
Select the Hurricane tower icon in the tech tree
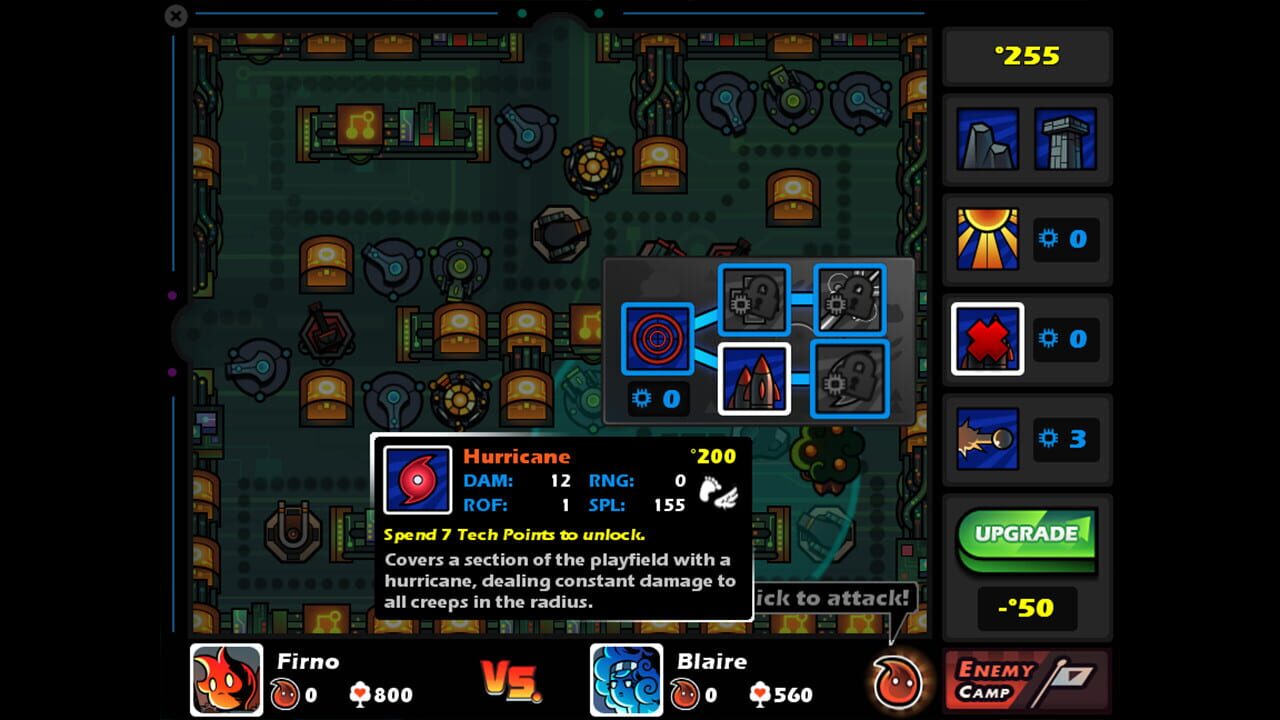click(657, 340)
